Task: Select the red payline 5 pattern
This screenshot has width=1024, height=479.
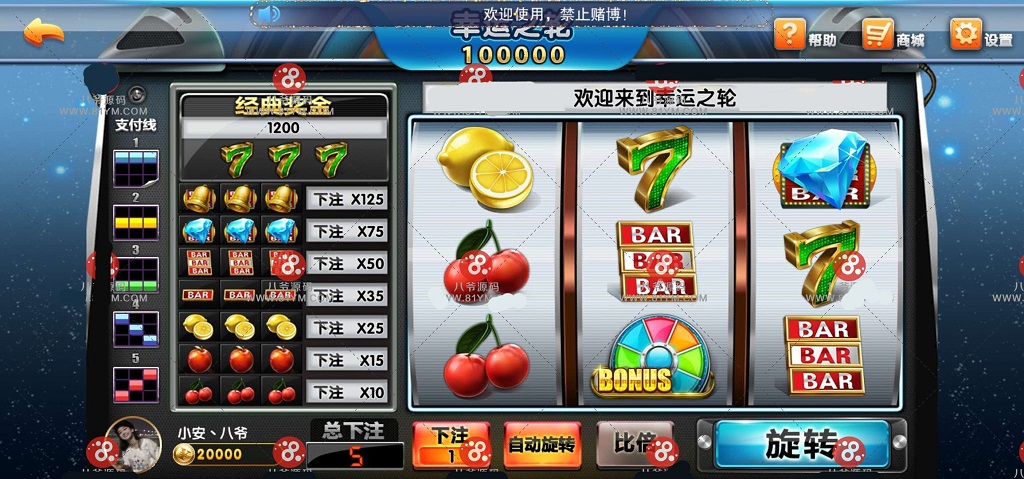Action: pyautogui.click(x=135, y=385)
